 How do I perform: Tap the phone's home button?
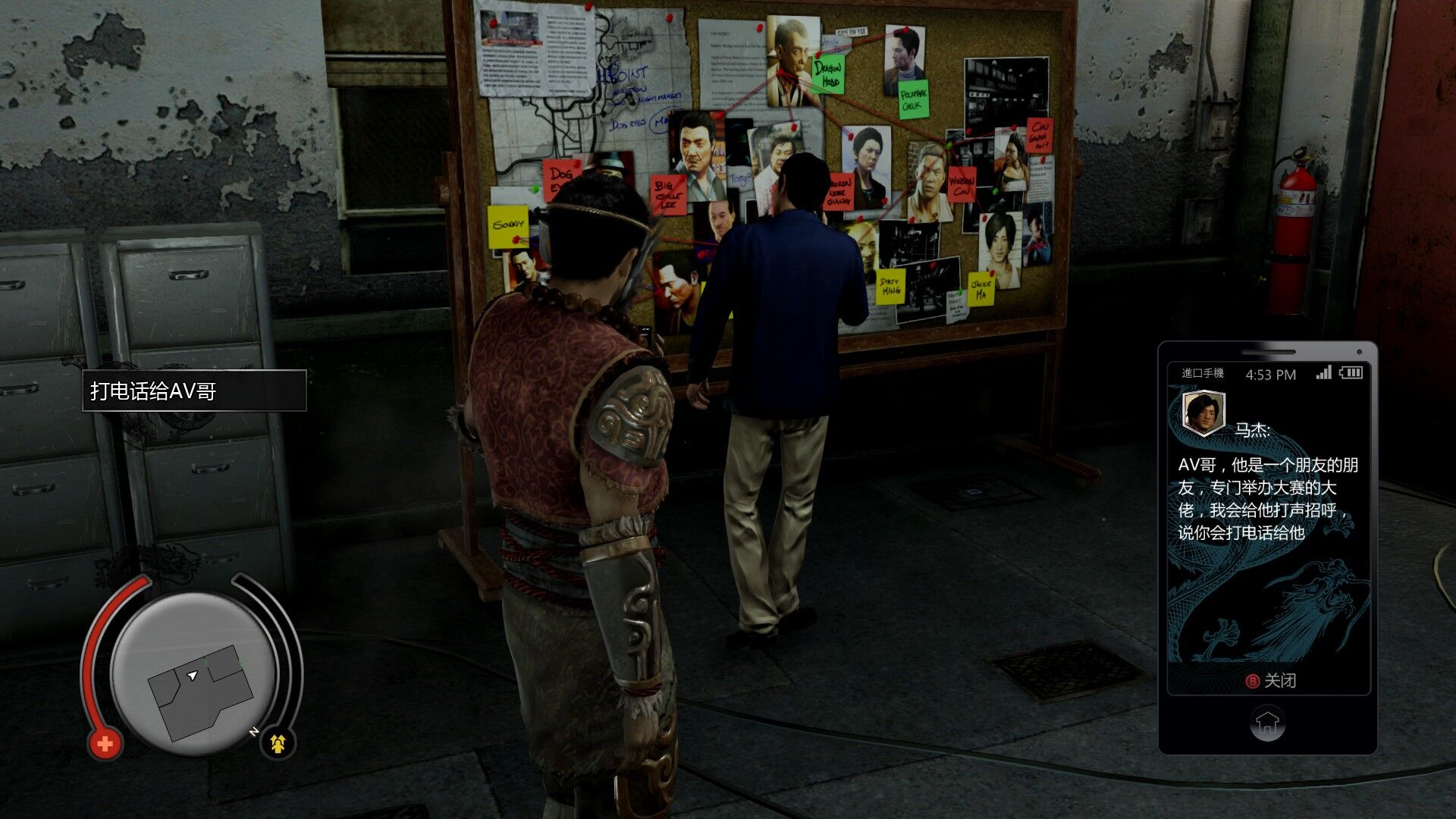pos(1267,723)
